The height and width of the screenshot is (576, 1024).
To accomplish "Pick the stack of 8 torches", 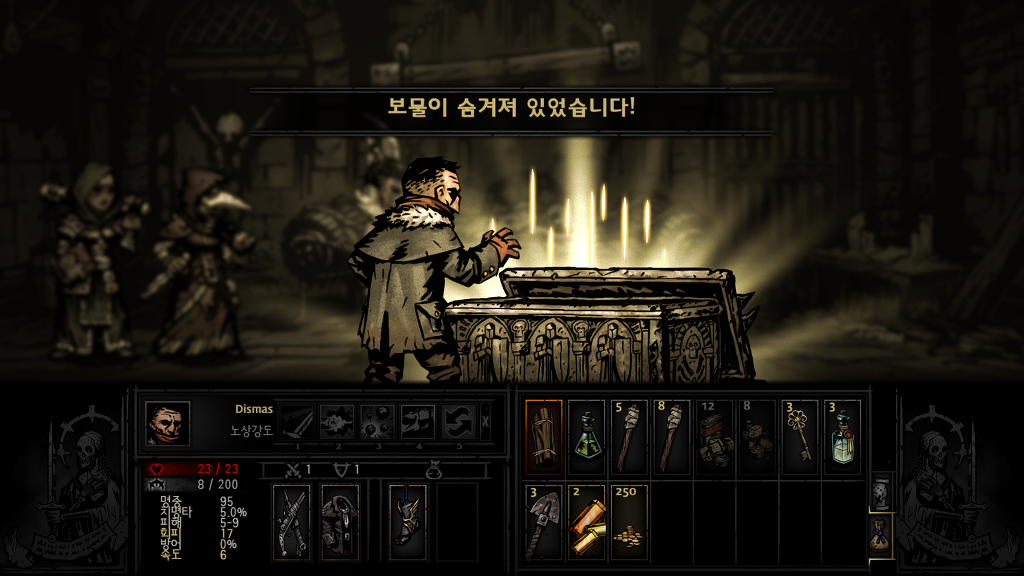I will coord(672,437).
